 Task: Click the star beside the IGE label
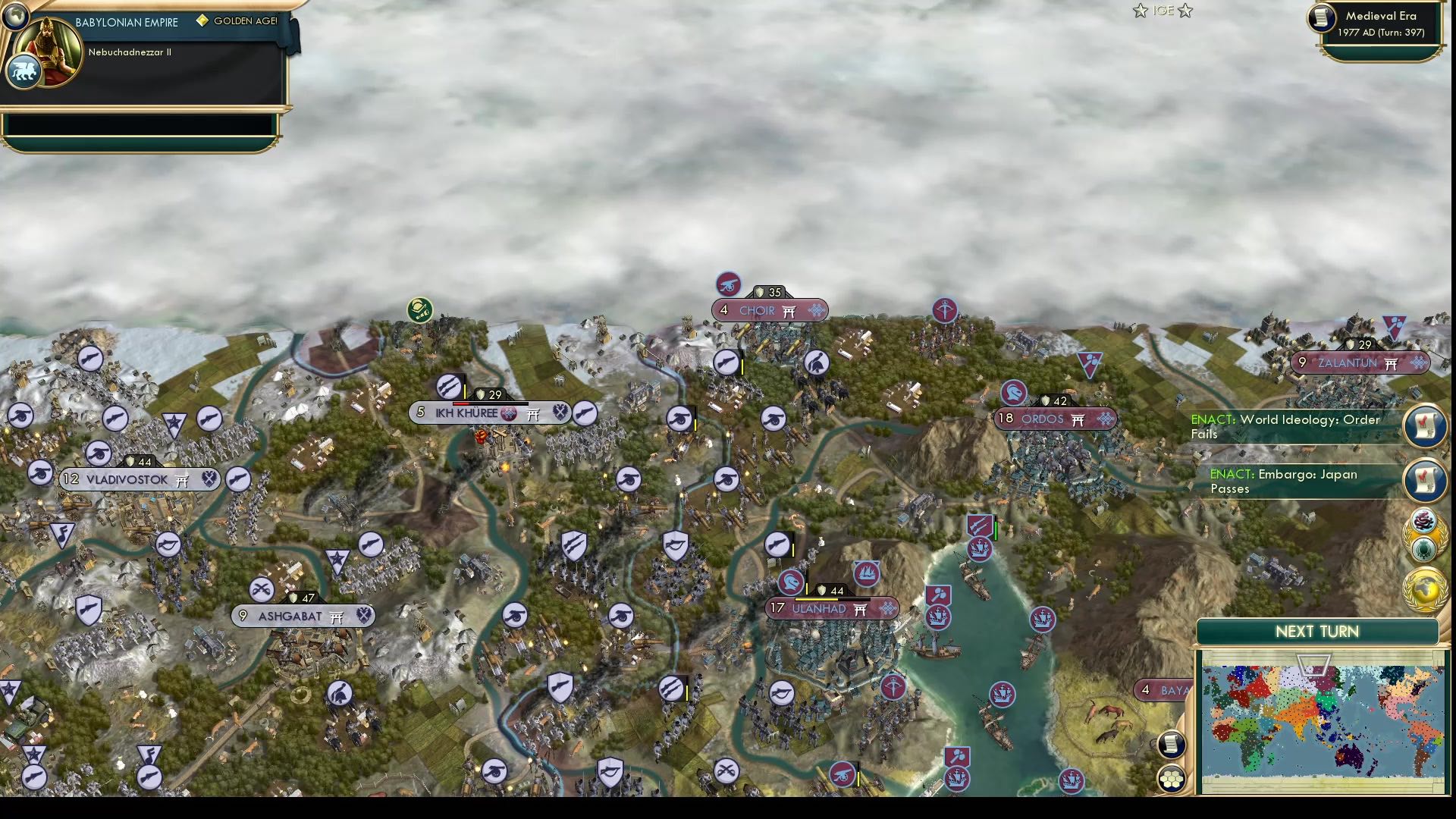point(1140,11)
